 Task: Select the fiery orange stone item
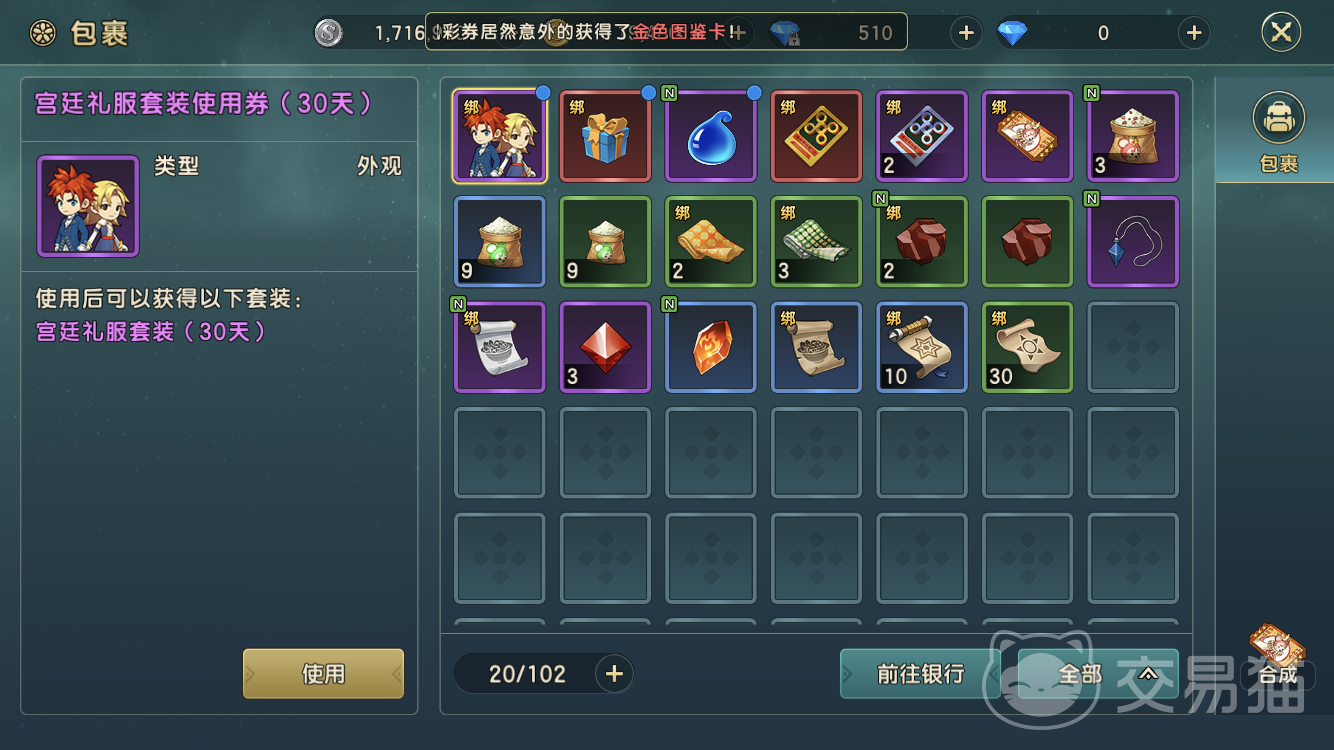click(710, 347)
